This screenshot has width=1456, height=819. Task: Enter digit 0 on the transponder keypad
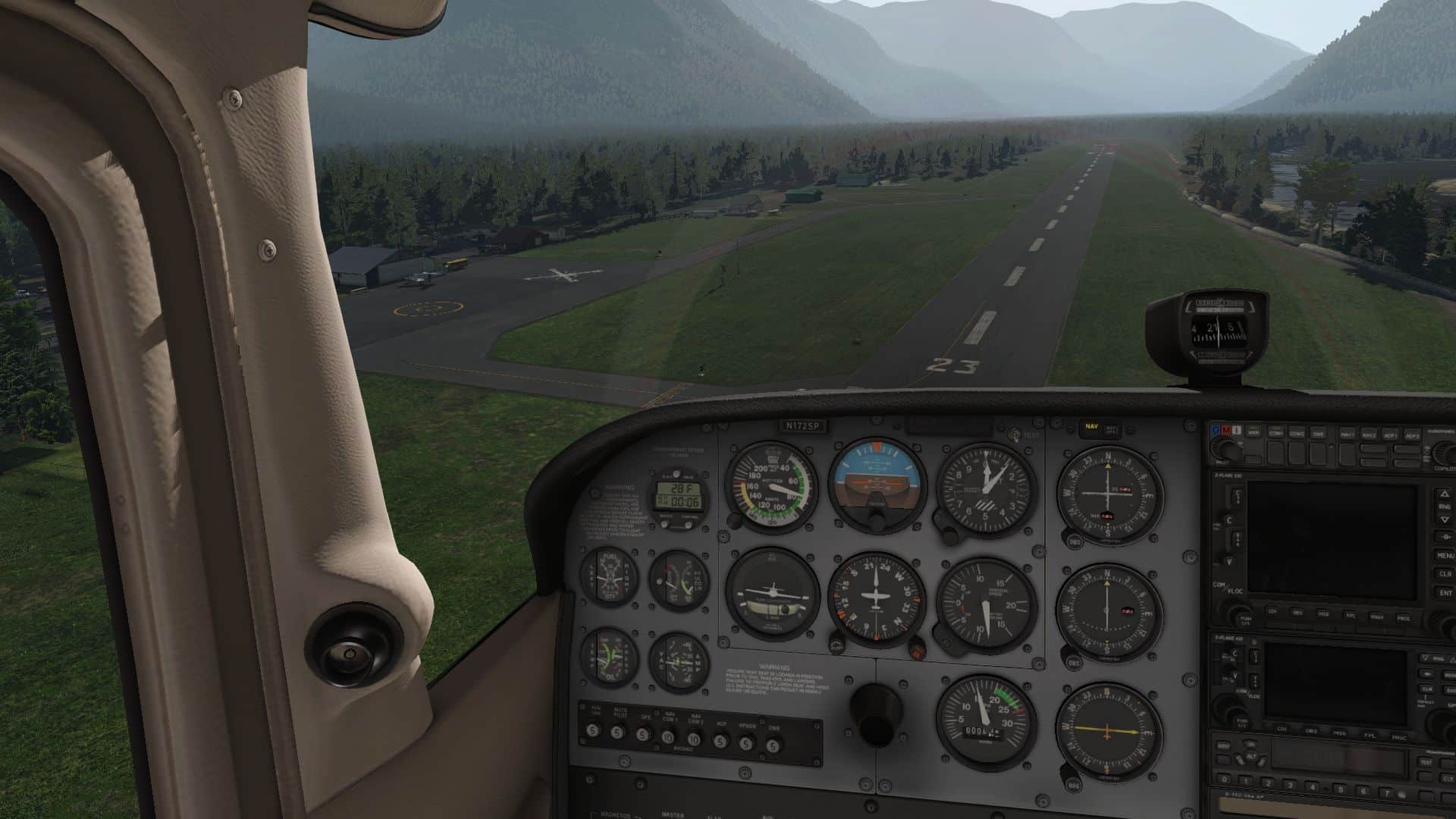(x=1224, y=779)
